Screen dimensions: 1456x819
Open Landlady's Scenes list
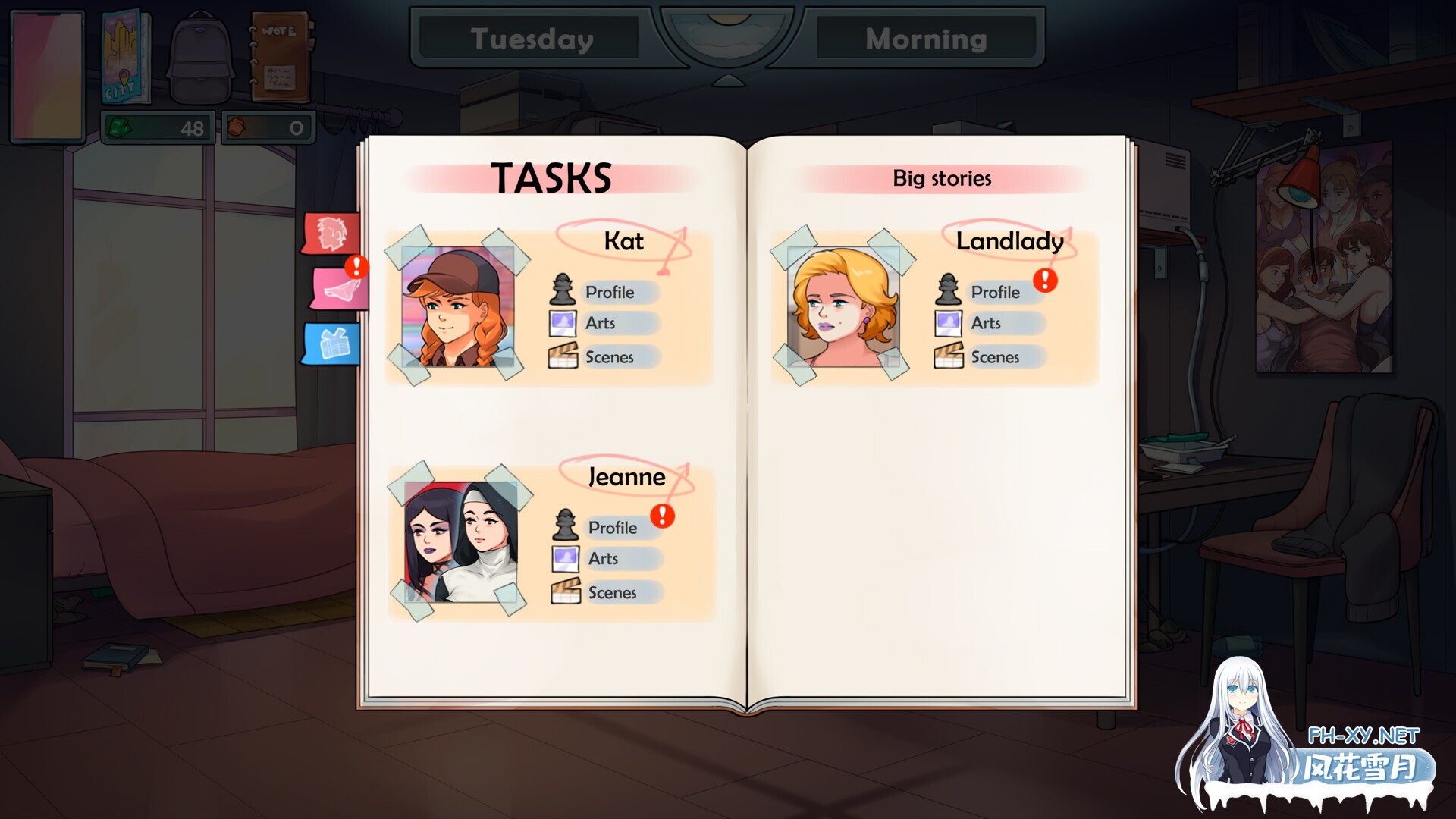[x=995, y=357]
